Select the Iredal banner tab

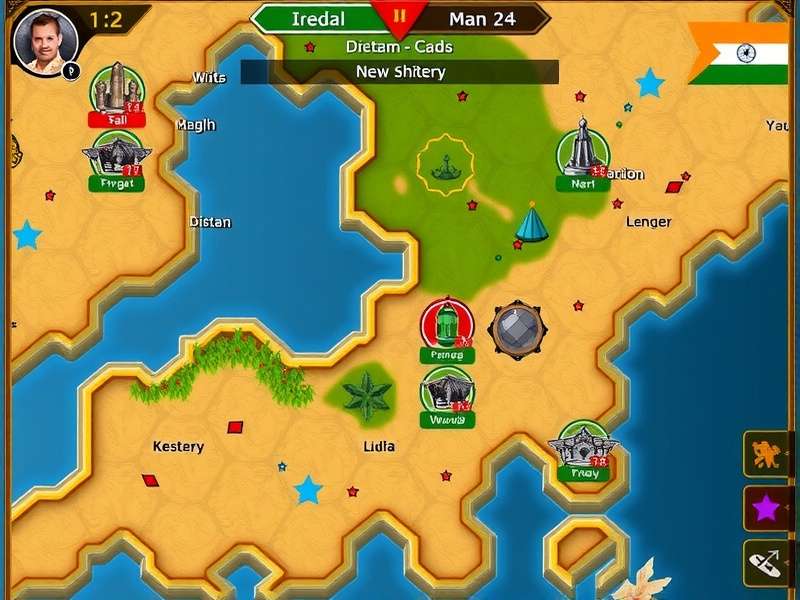tap(318, 19)
